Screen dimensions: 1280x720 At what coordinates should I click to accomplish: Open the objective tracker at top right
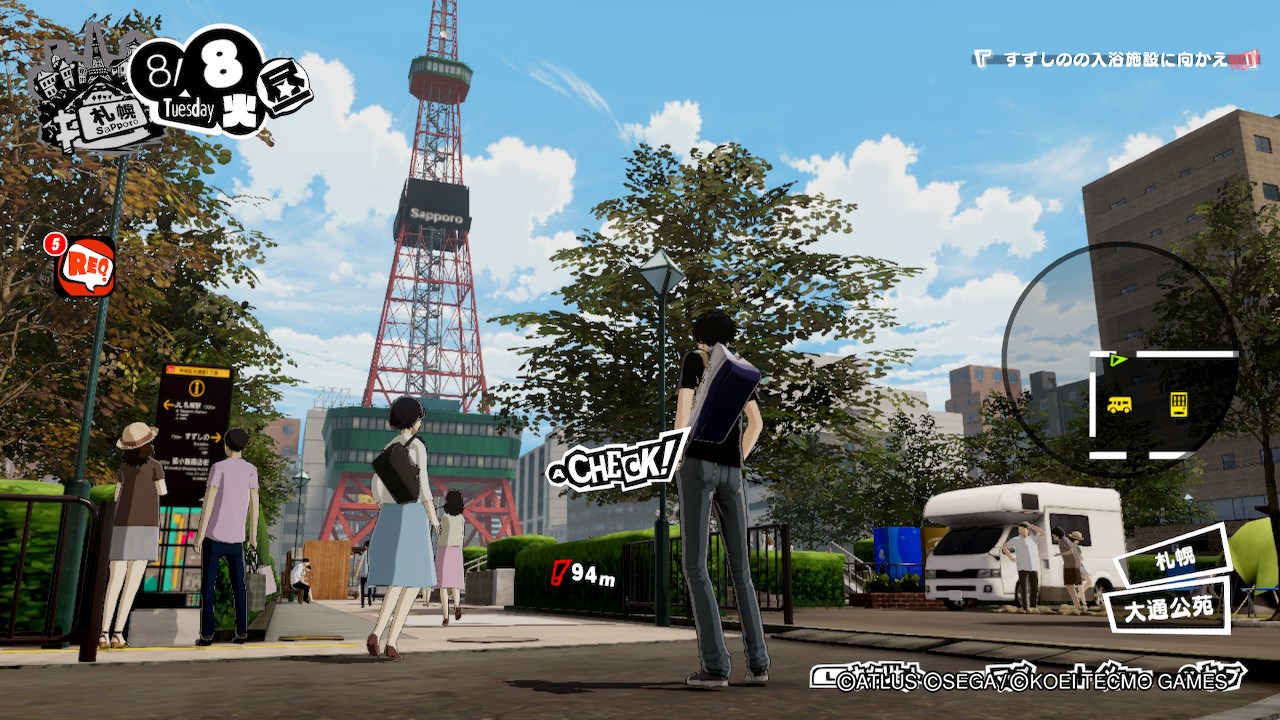click(x=1115, y=59)
